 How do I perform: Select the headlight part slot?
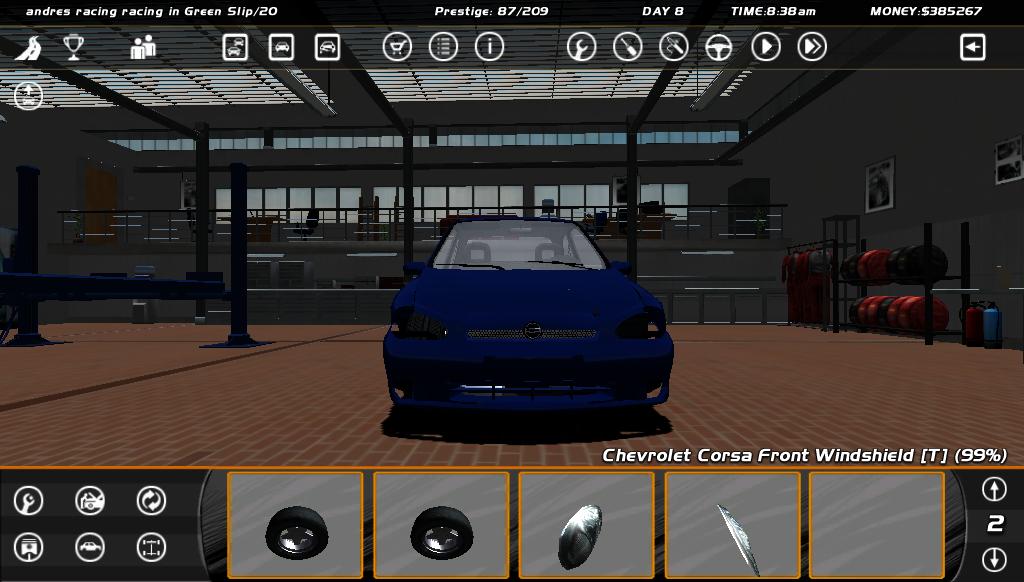(586, 525)
